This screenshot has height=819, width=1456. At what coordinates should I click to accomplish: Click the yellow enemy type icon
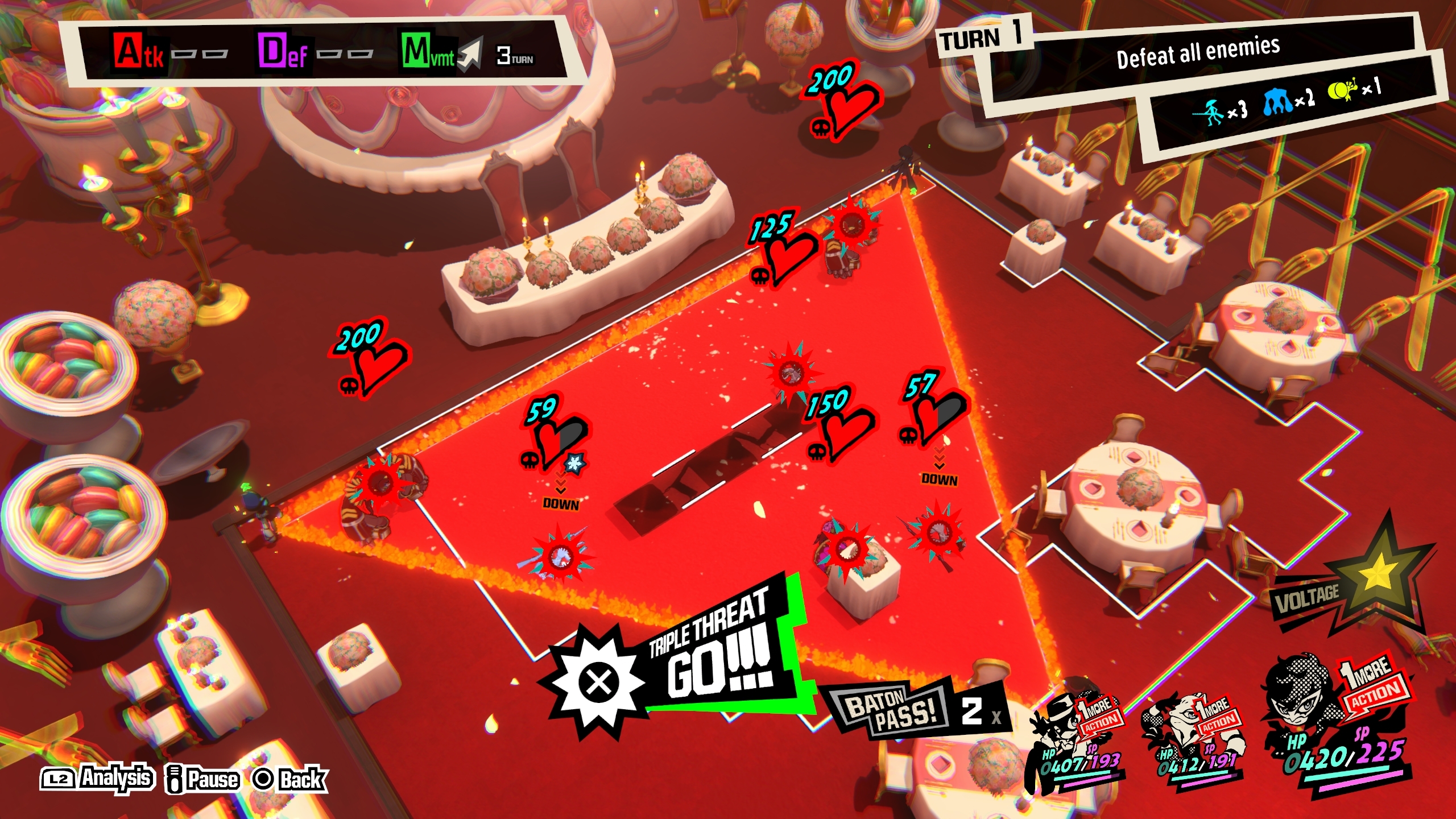[1342, 91]
